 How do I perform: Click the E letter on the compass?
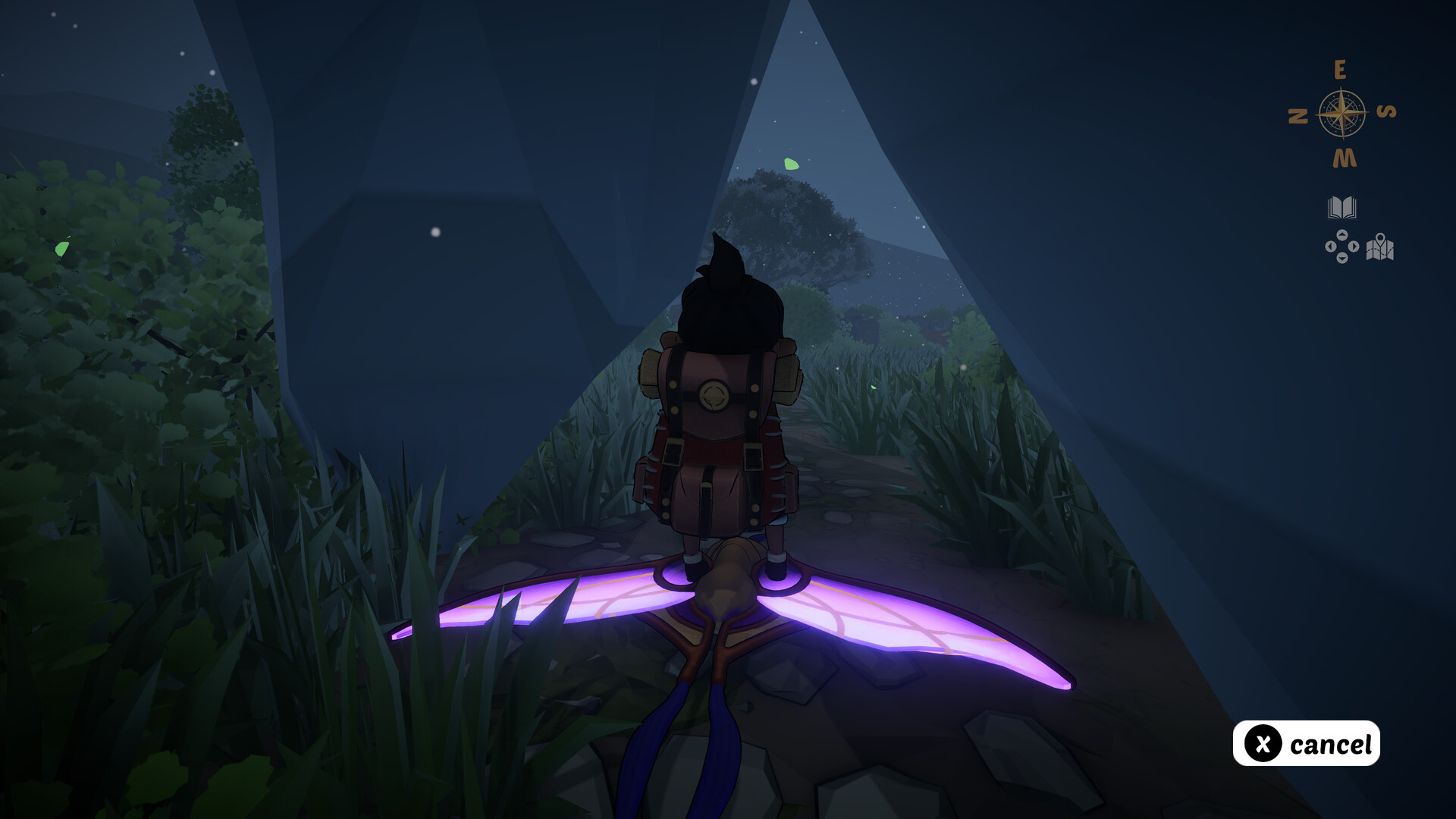pos(1341,68)
